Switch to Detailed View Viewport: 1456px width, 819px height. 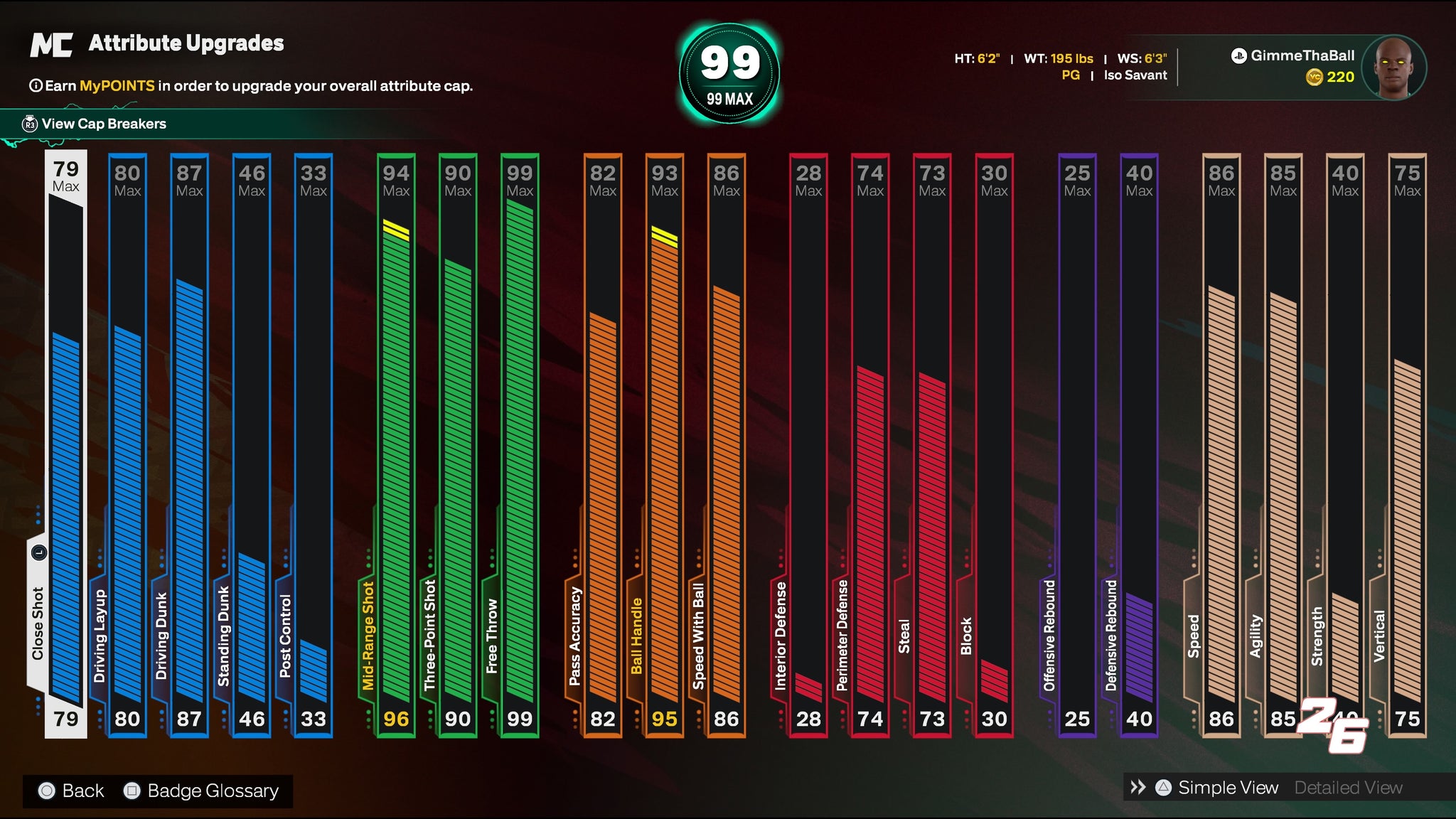pyautogui.click(x=1348, y=788)
